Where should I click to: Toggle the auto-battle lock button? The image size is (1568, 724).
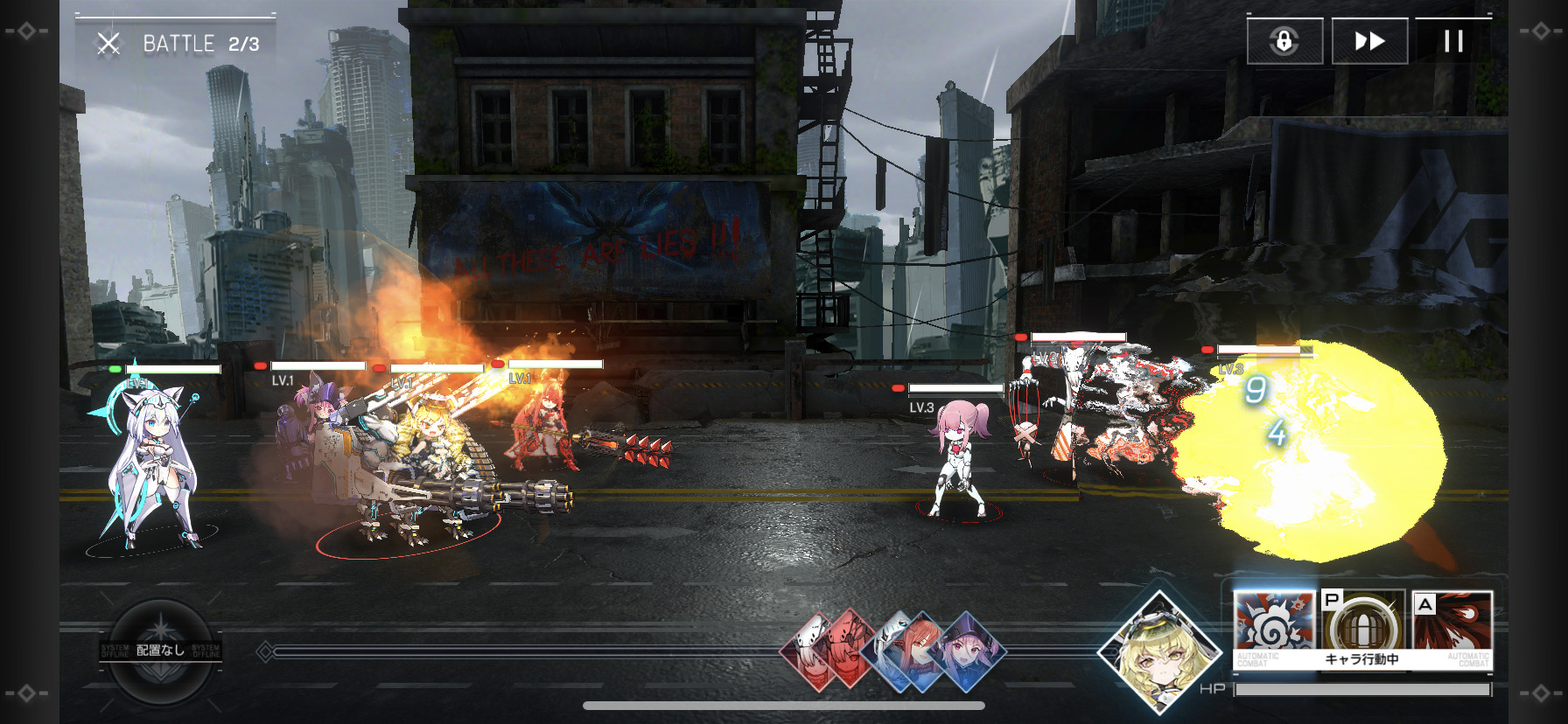[x=1284, y=41]
